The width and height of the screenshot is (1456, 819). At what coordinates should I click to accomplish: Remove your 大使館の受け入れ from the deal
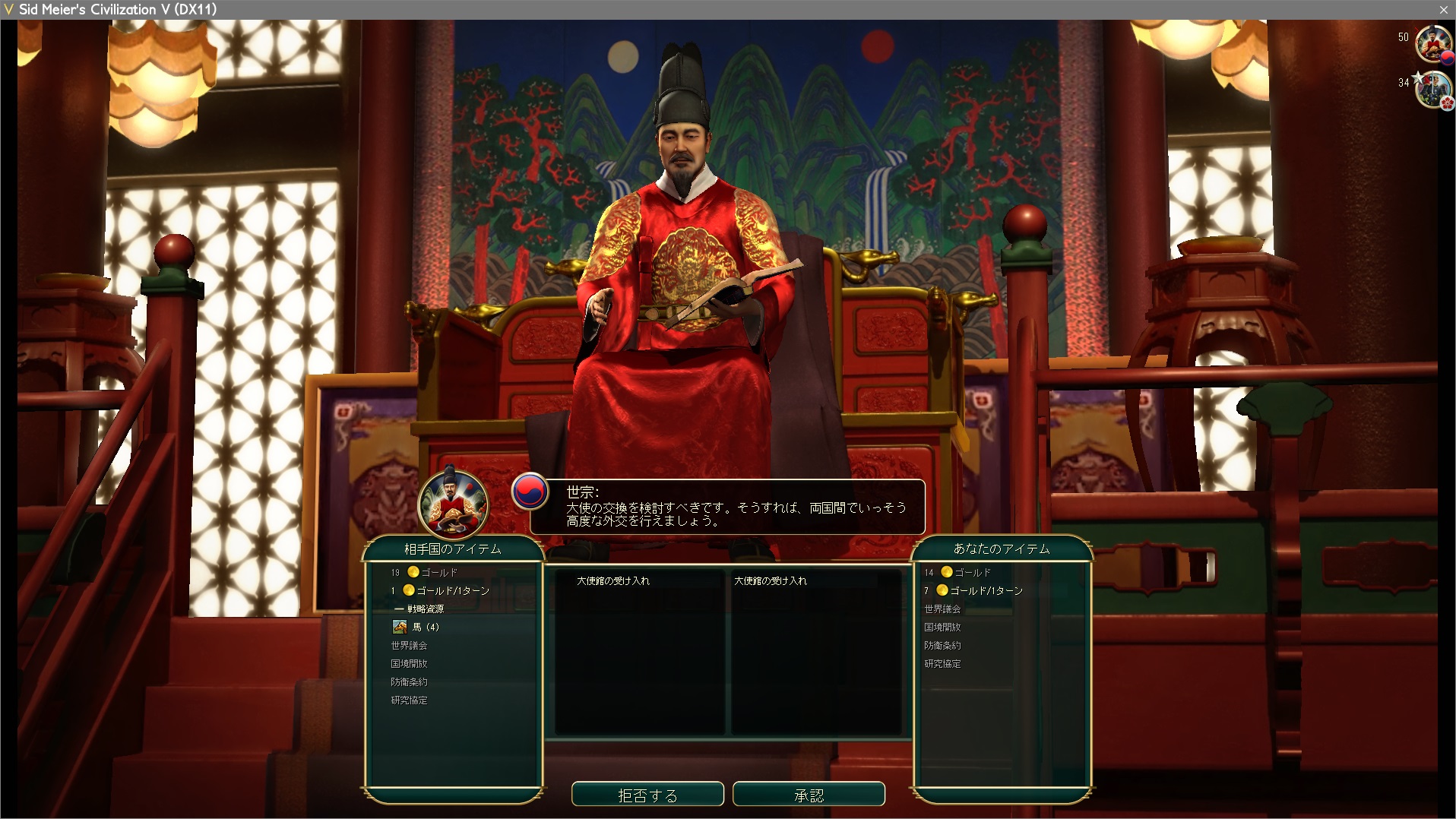(771, 580)
